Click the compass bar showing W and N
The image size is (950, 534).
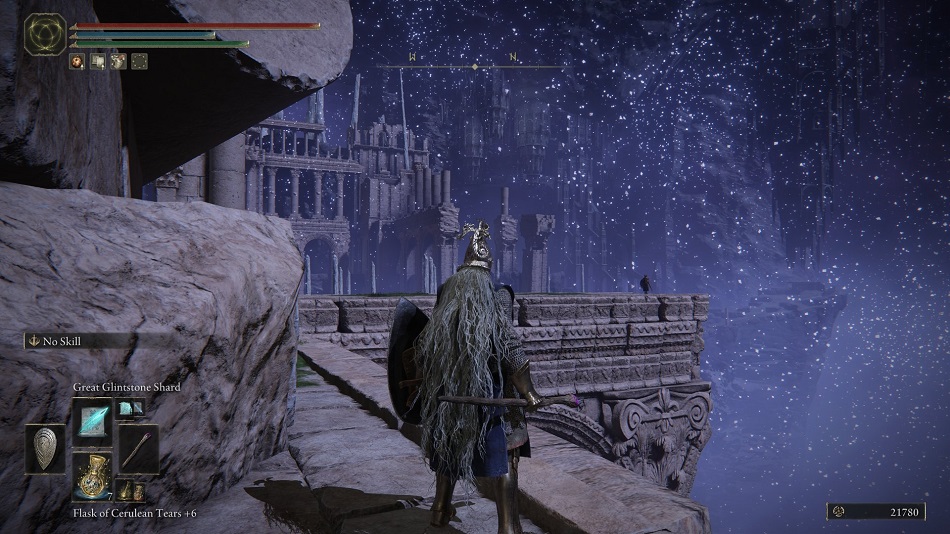pyautogui.click(x=471, y=64)
